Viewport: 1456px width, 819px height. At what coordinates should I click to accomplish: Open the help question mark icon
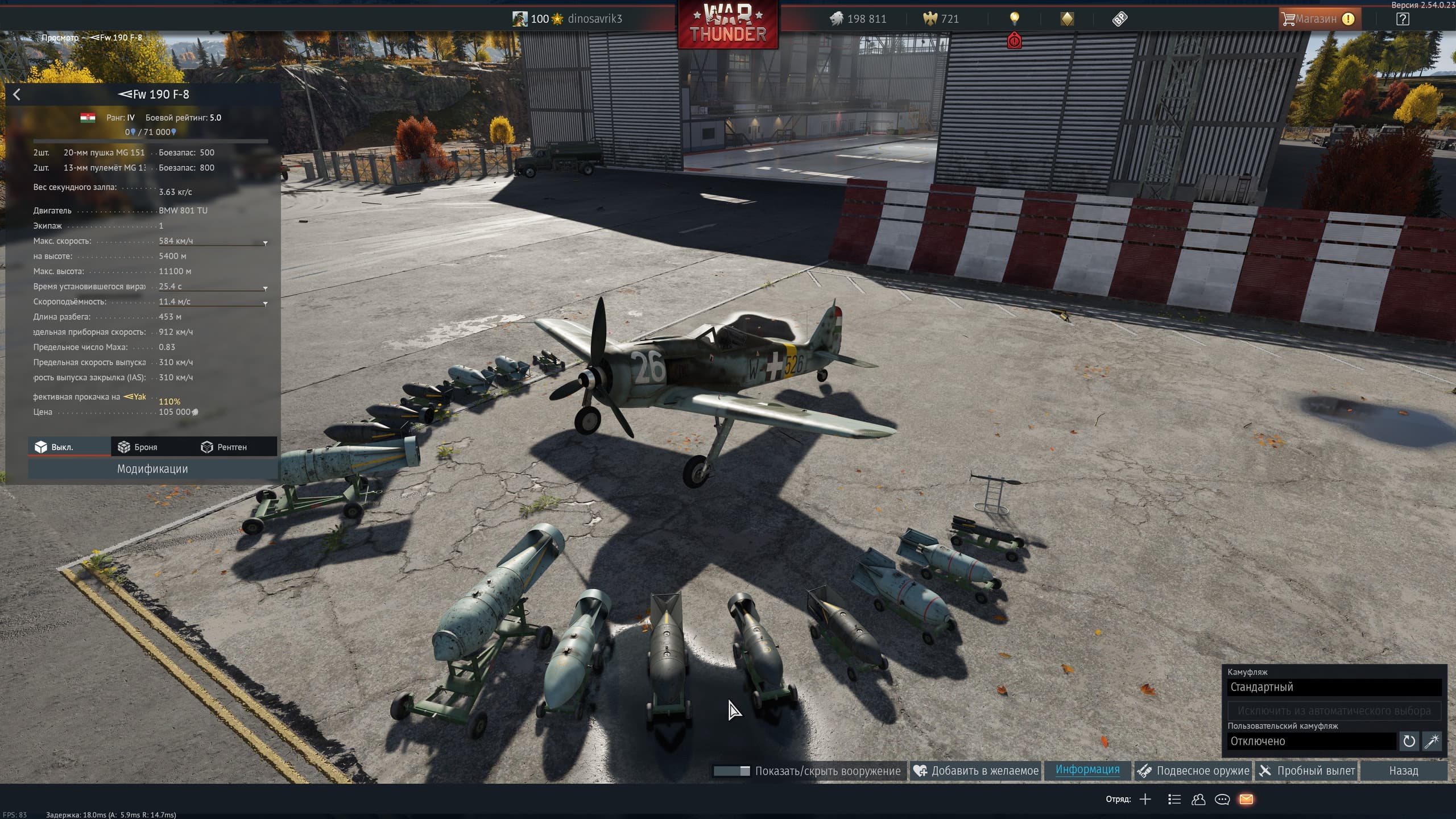tap(1403, 19)
